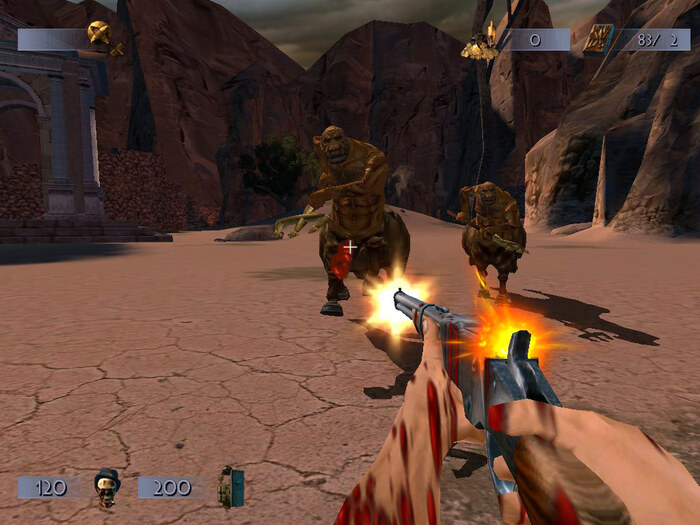700x525 pixels.
Task: Select the player face health icon
Action: tap(106, 486)
